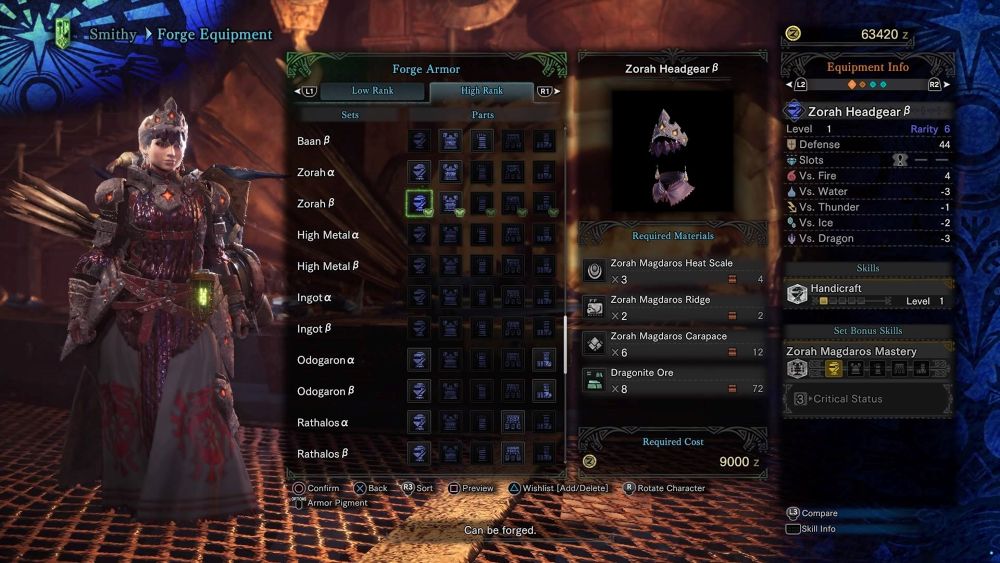The width and height of the screenshot is (1000, 563).
Task: Select the Rathalos β armor set
Action: coord(323,454)
